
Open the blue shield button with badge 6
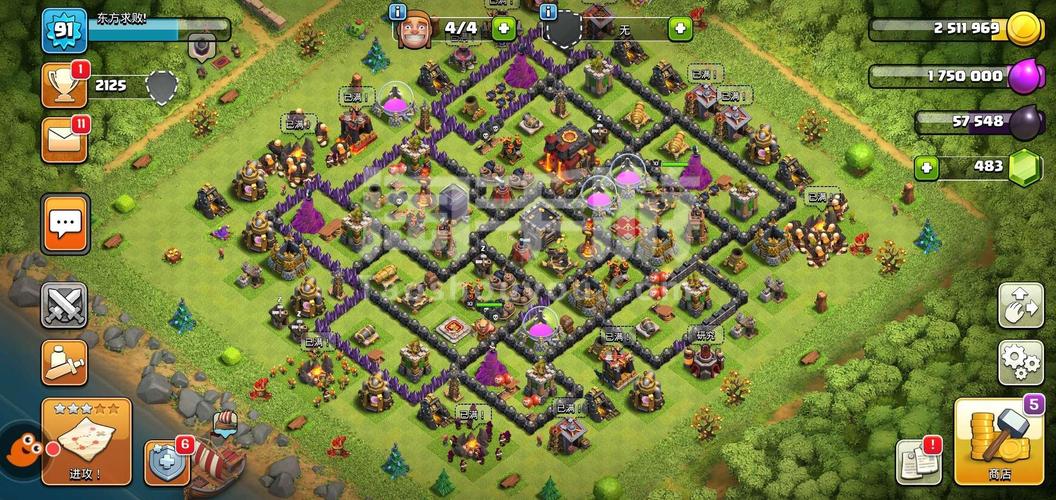point(166,463)
